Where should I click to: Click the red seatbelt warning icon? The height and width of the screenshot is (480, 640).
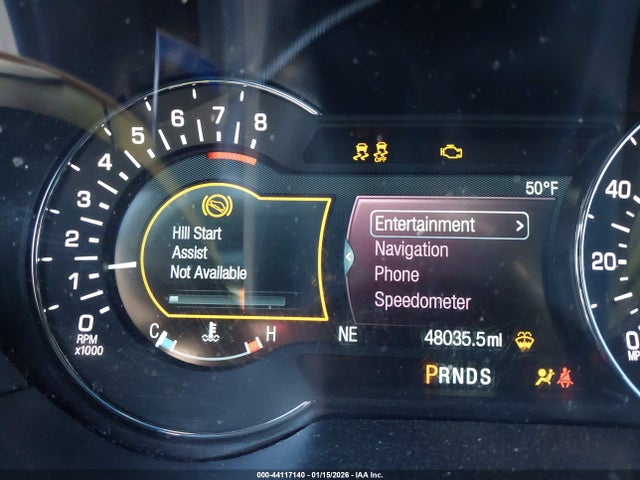coord(565,376)
